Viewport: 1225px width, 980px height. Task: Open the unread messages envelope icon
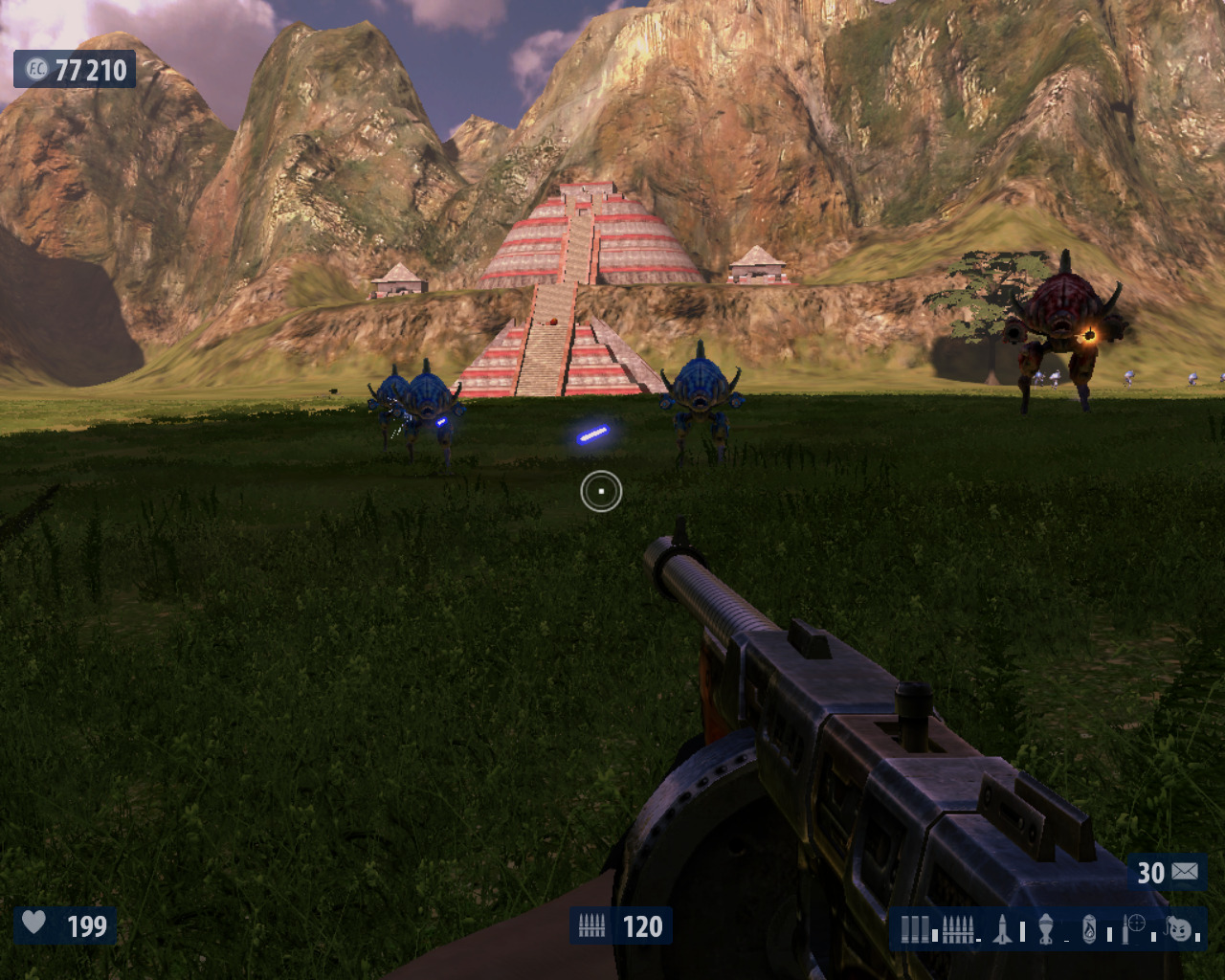[1185, 872]
